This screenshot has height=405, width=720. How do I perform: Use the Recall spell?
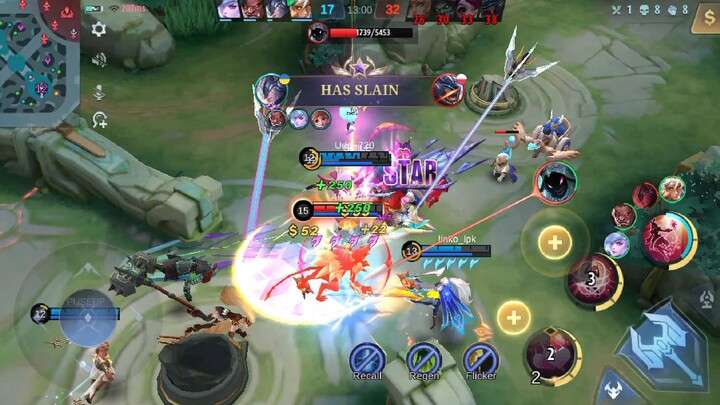367,359
